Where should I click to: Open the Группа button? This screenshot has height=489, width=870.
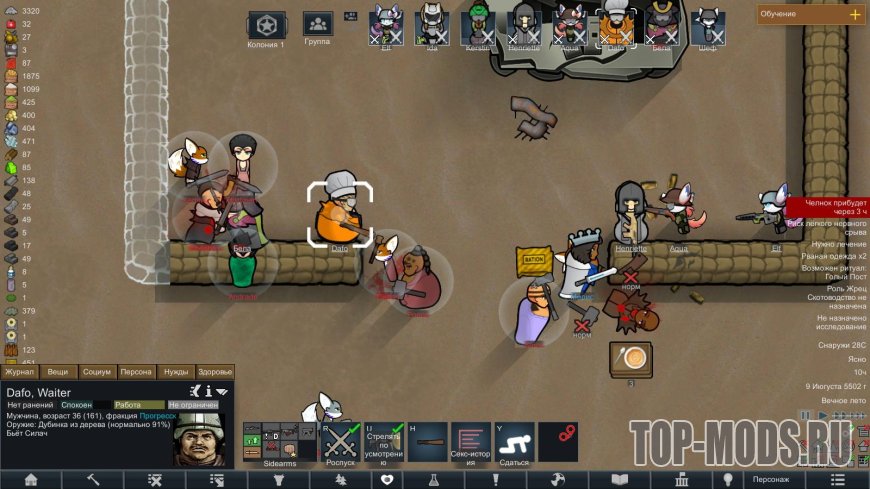pyautogui.click(x=317, y=28)
